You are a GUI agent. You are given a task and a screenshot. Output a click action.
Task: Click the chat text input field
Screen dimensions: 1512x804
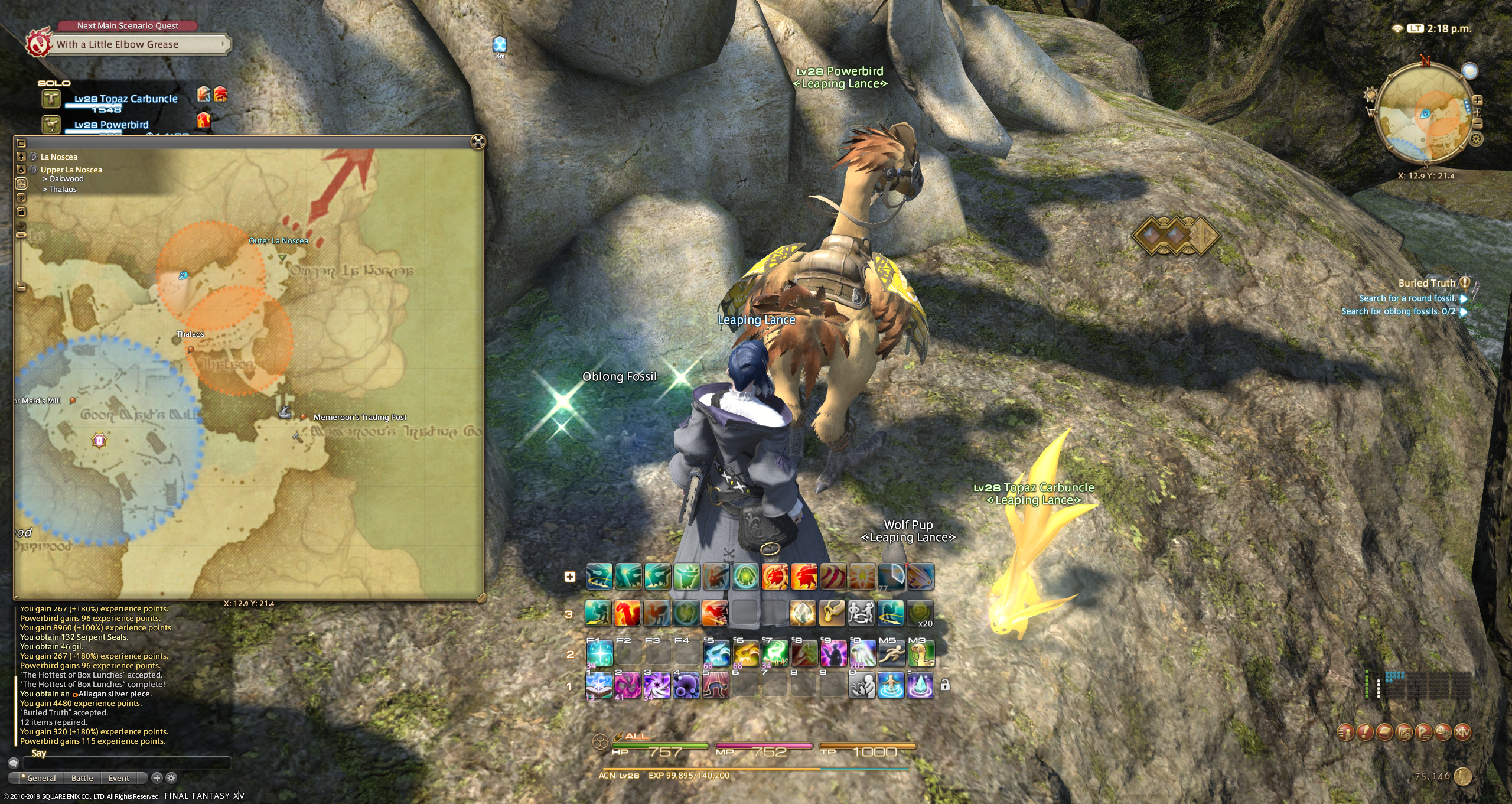tap(127, 763)
